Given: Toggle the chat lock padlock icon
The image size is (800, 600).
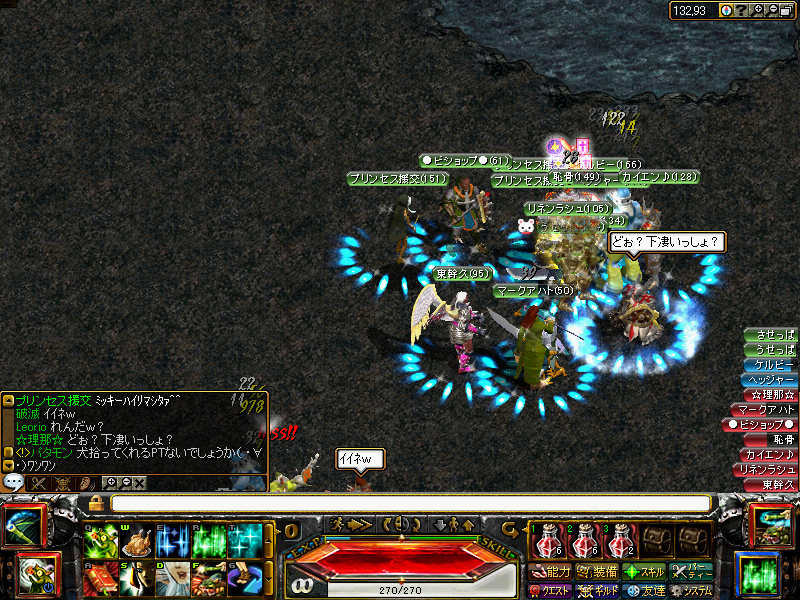Looking at the screenshot, I should 96,503.
